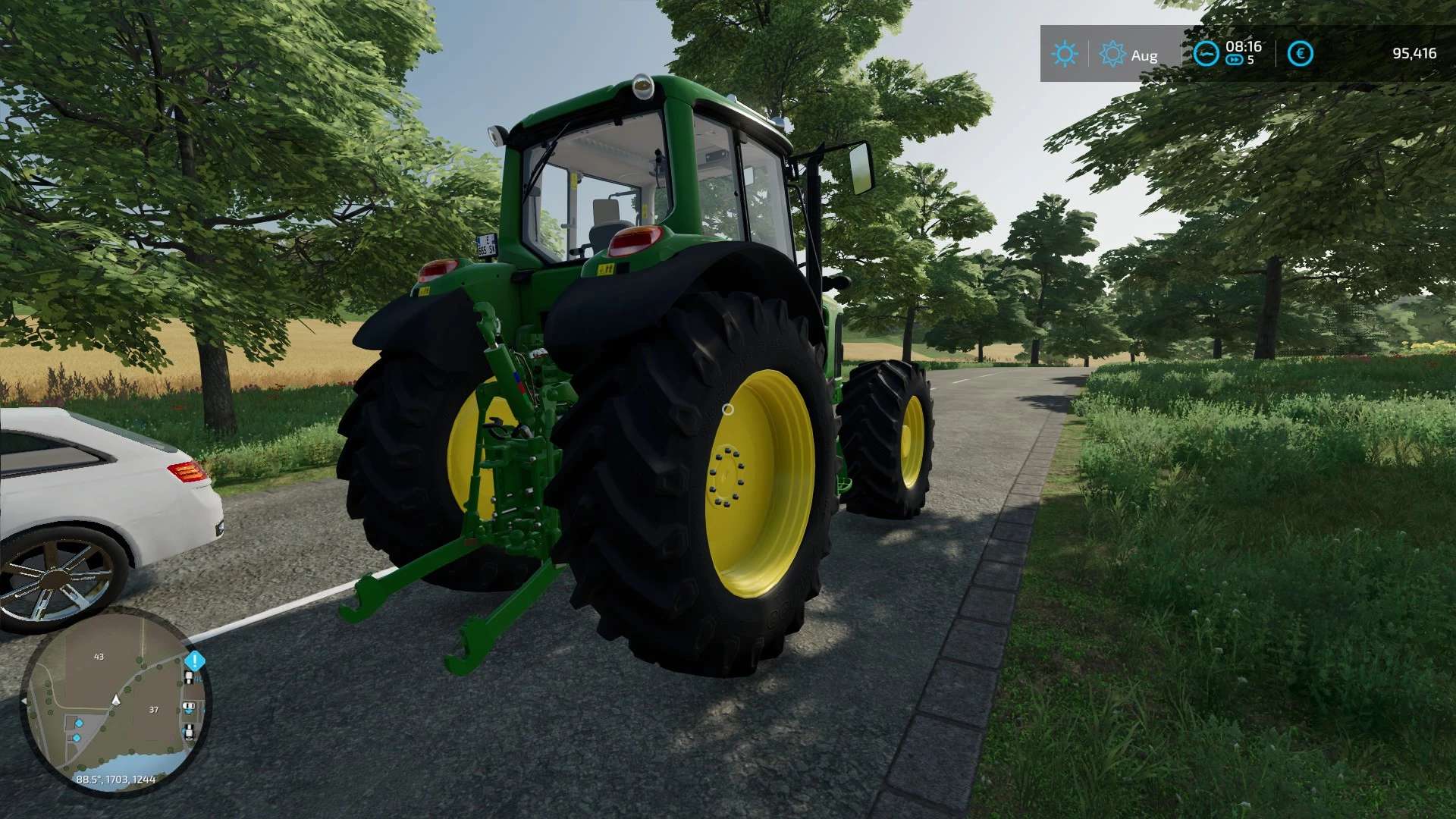Click the lowest vehicle icon on the minimap edge

tap(190, 732)
